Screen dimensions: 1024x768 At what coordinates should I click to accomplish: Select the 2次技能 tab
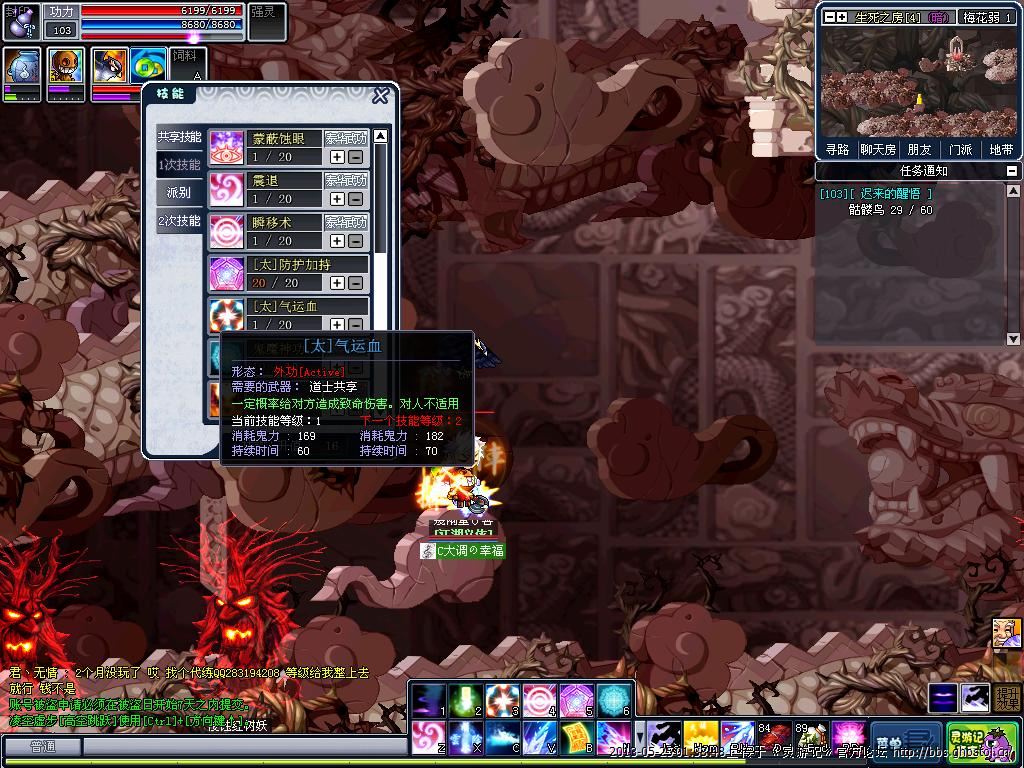tap(179, 220)
